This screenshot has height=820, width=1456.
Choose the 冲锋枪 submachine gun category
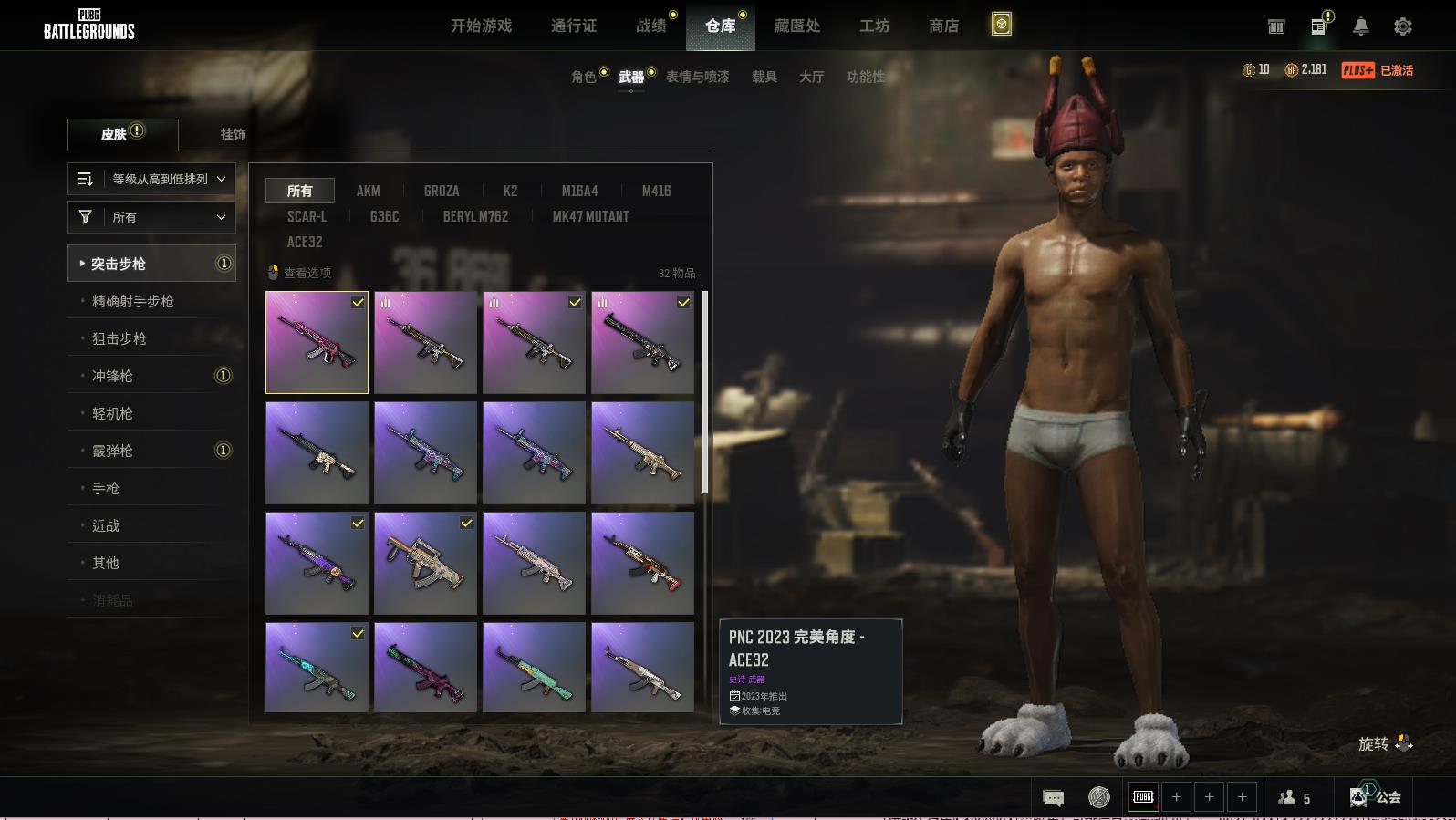[112, 376]
